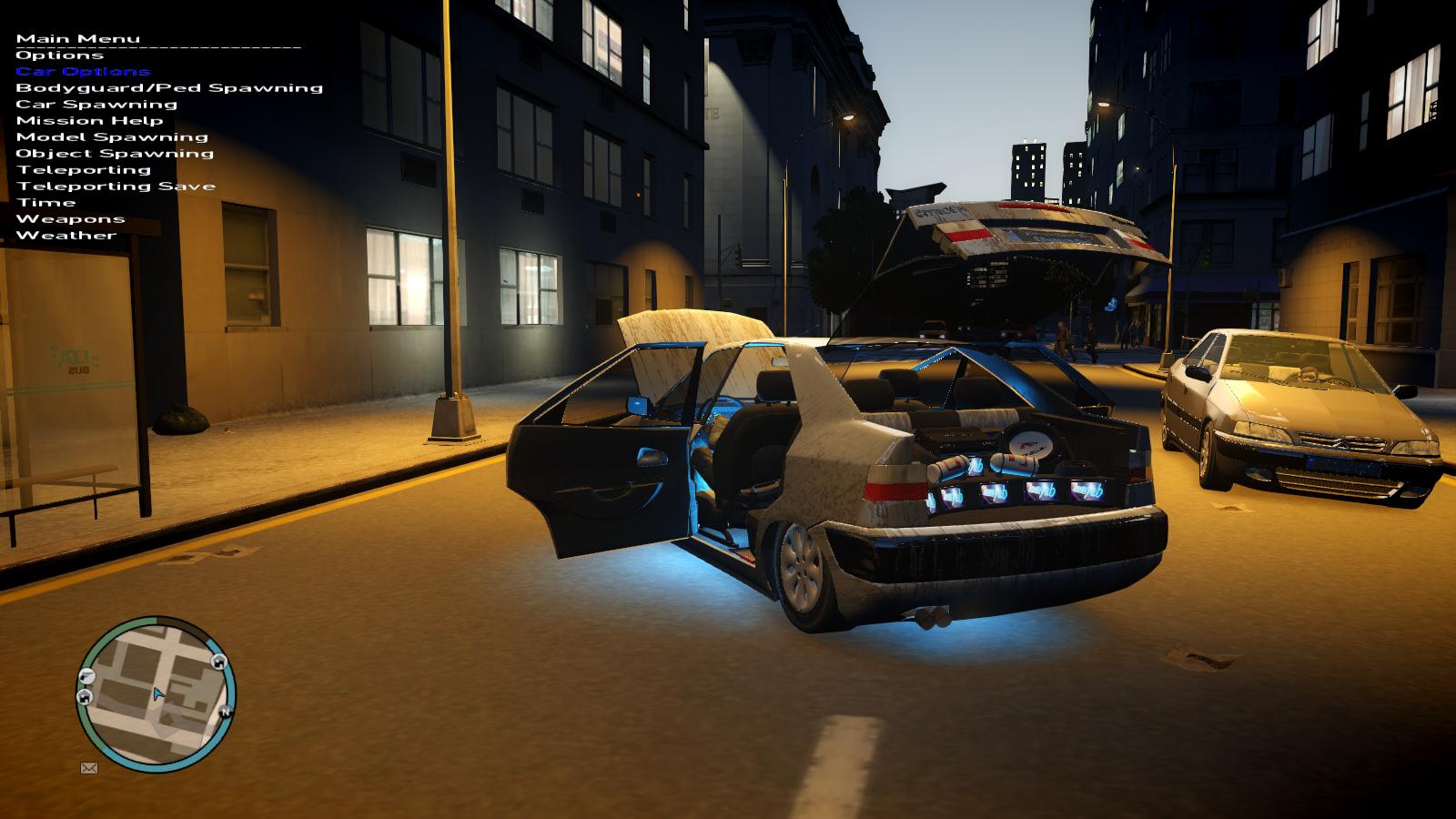
Task: Open the Object Spawning menu
Action: (115, 154)
